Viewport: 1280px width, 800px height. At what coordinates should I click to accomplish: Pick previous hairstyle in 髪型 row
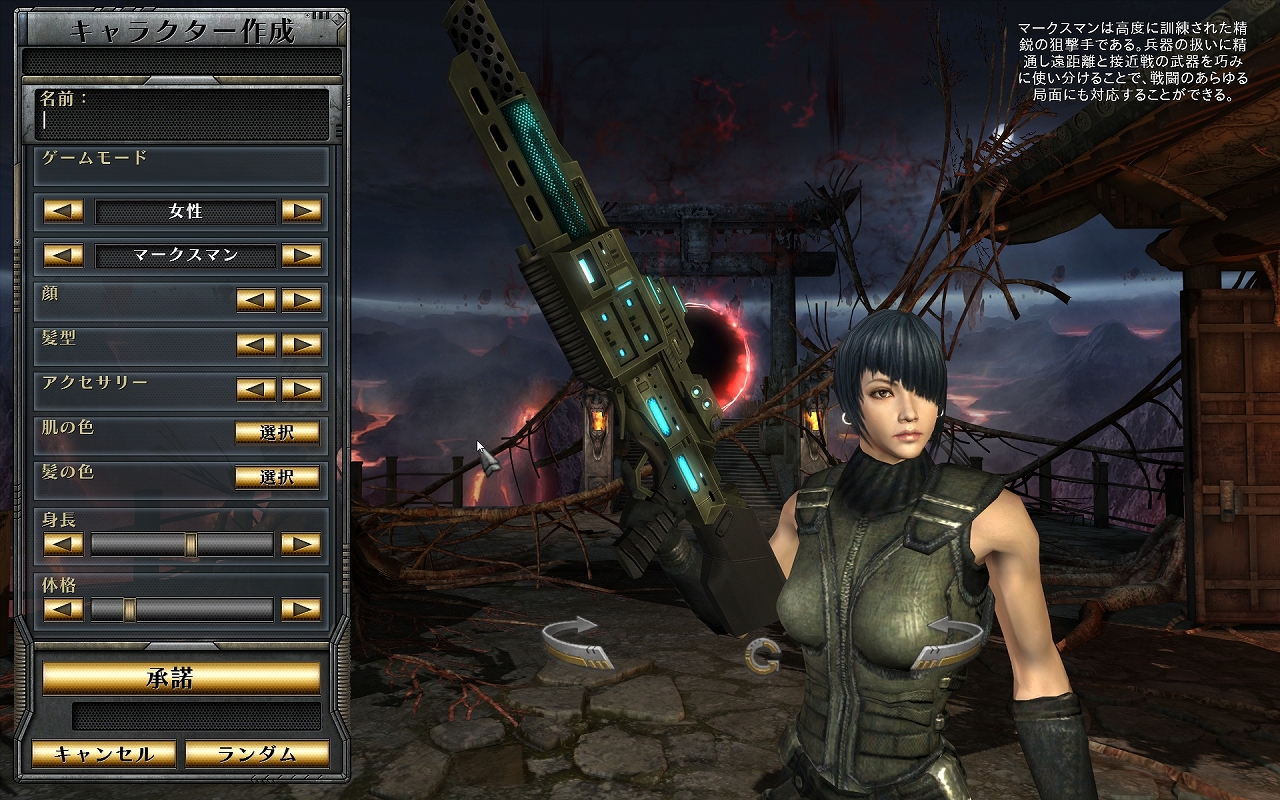click(x=257, y=344)
